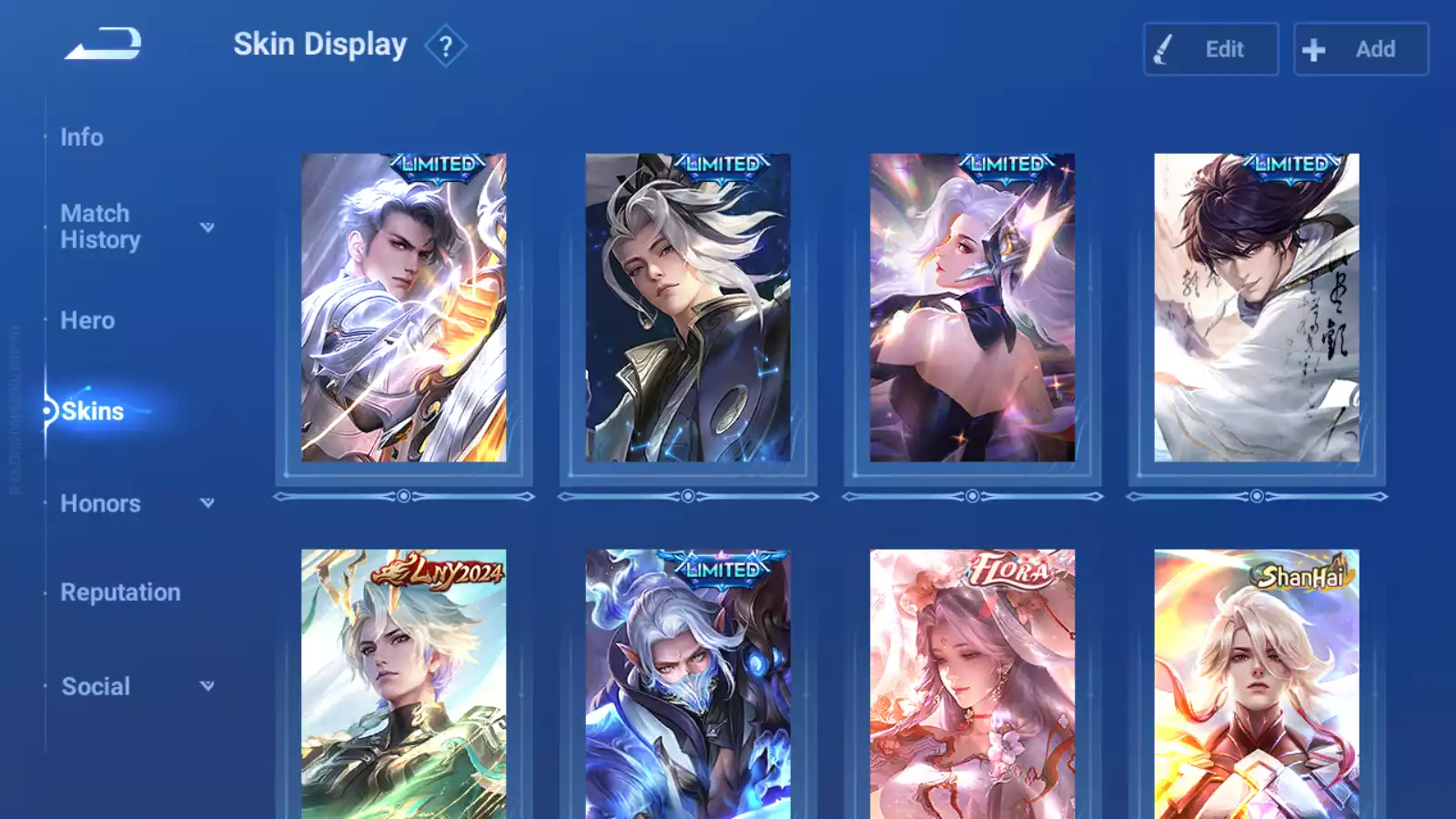The width and height of the screenshot is (1456, 819).
Task: Switch to the Hero tab
Action: [87, 320]
